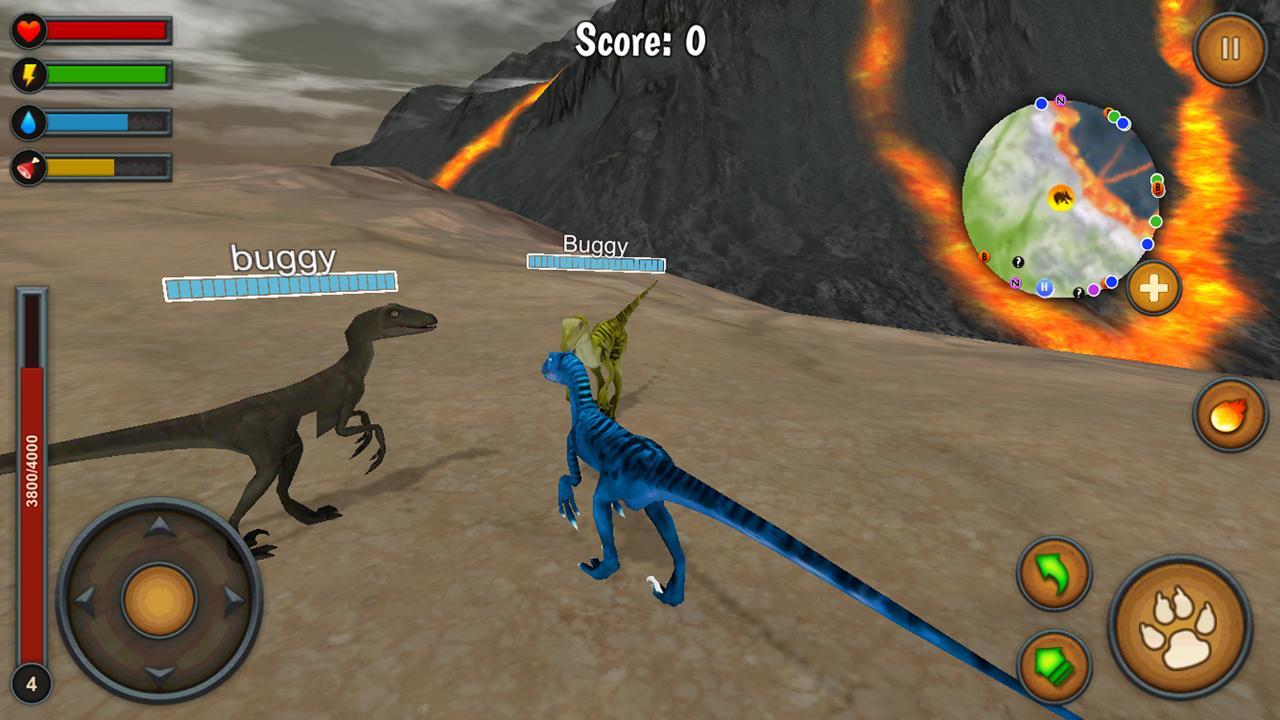Click an orange B marker on the minimap
Image resolution: width=1280 pixels, height=720 pixels.
click(x=1158, y=187)
